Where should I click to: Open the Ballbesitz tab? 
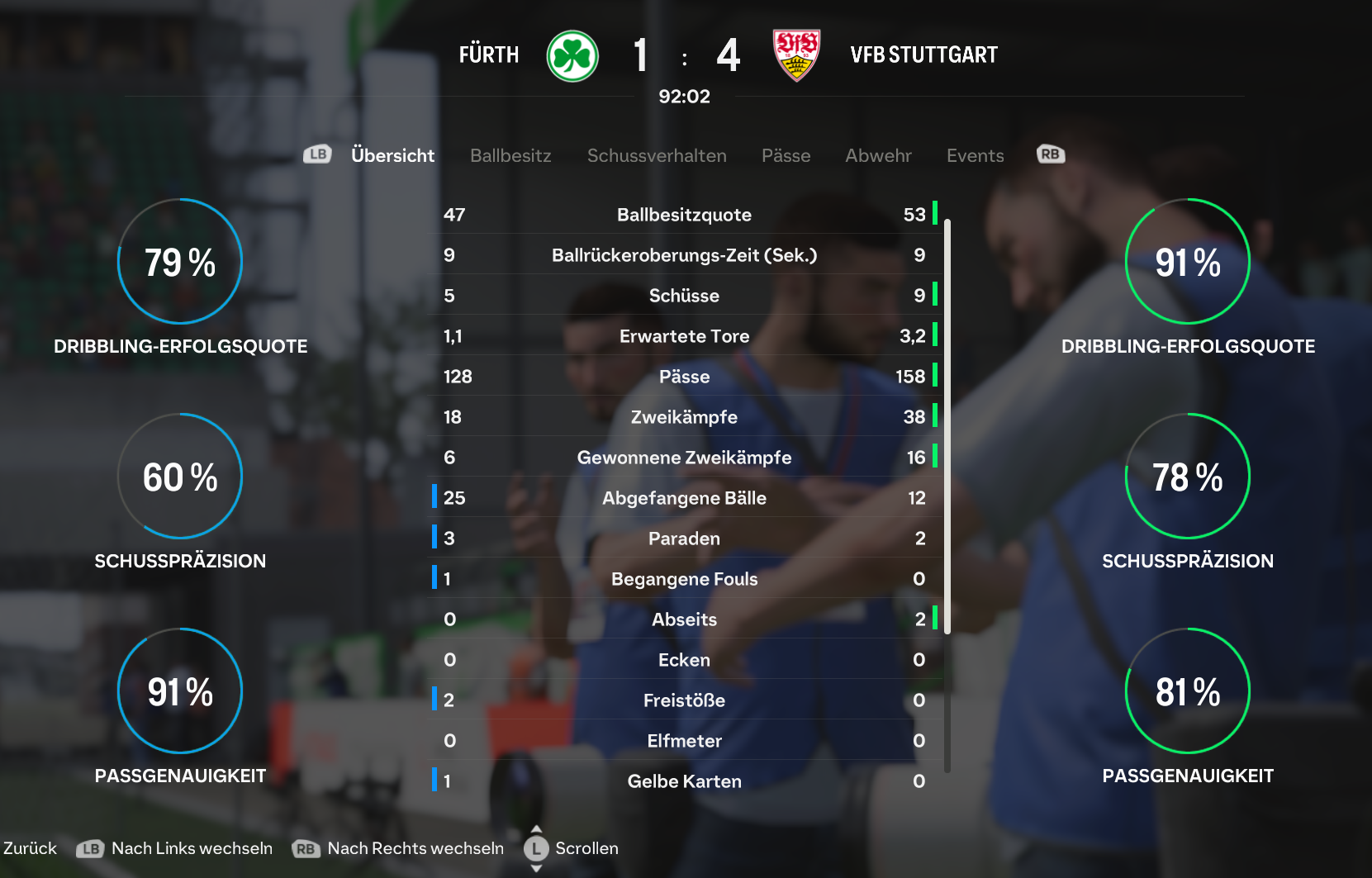[510, 155]
